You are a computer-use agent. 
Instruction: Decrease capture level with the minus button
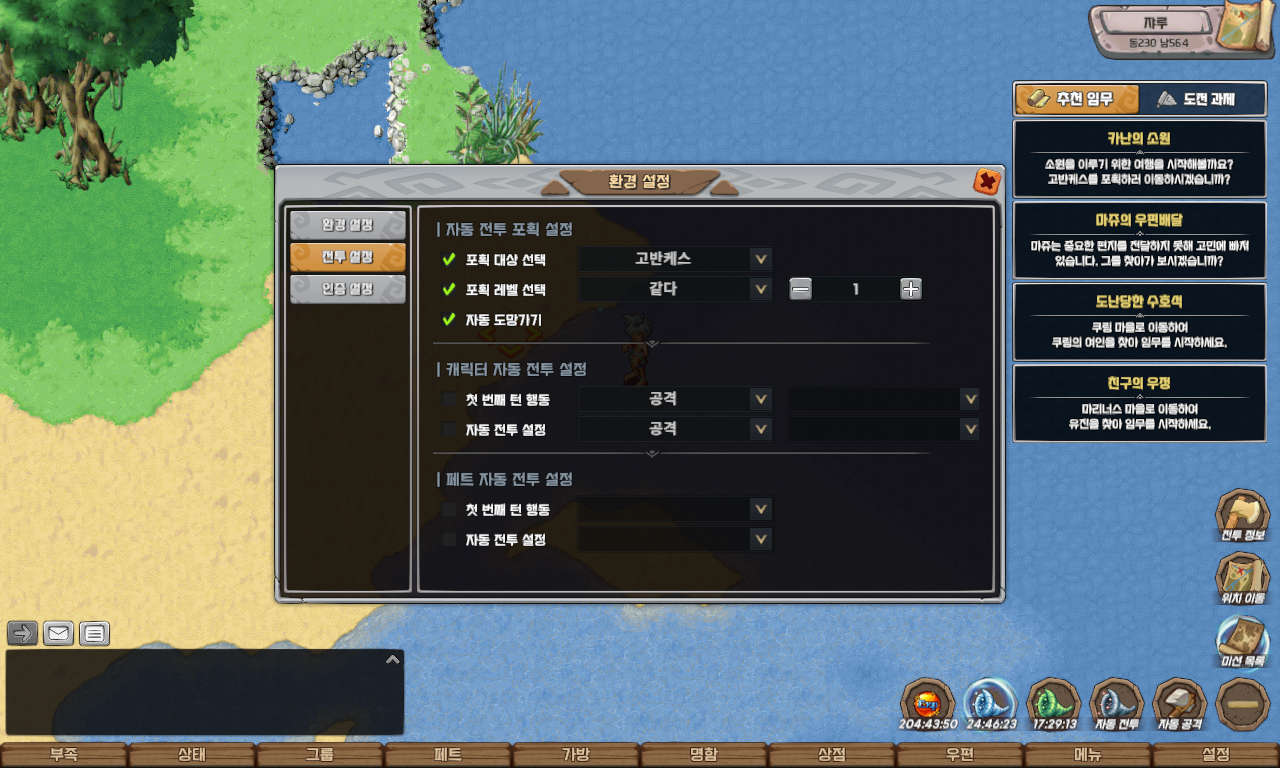800,289
